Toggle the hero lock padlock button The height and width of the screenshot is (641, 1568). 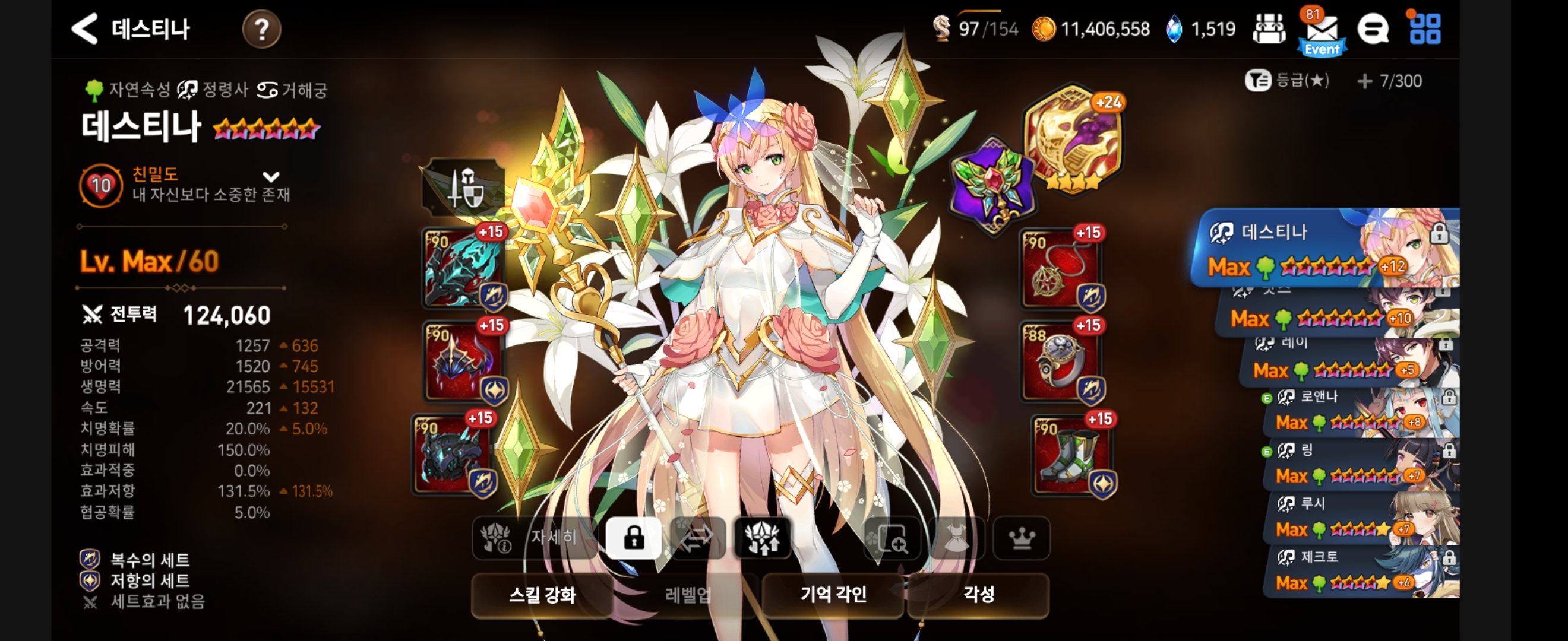point(633,538)
